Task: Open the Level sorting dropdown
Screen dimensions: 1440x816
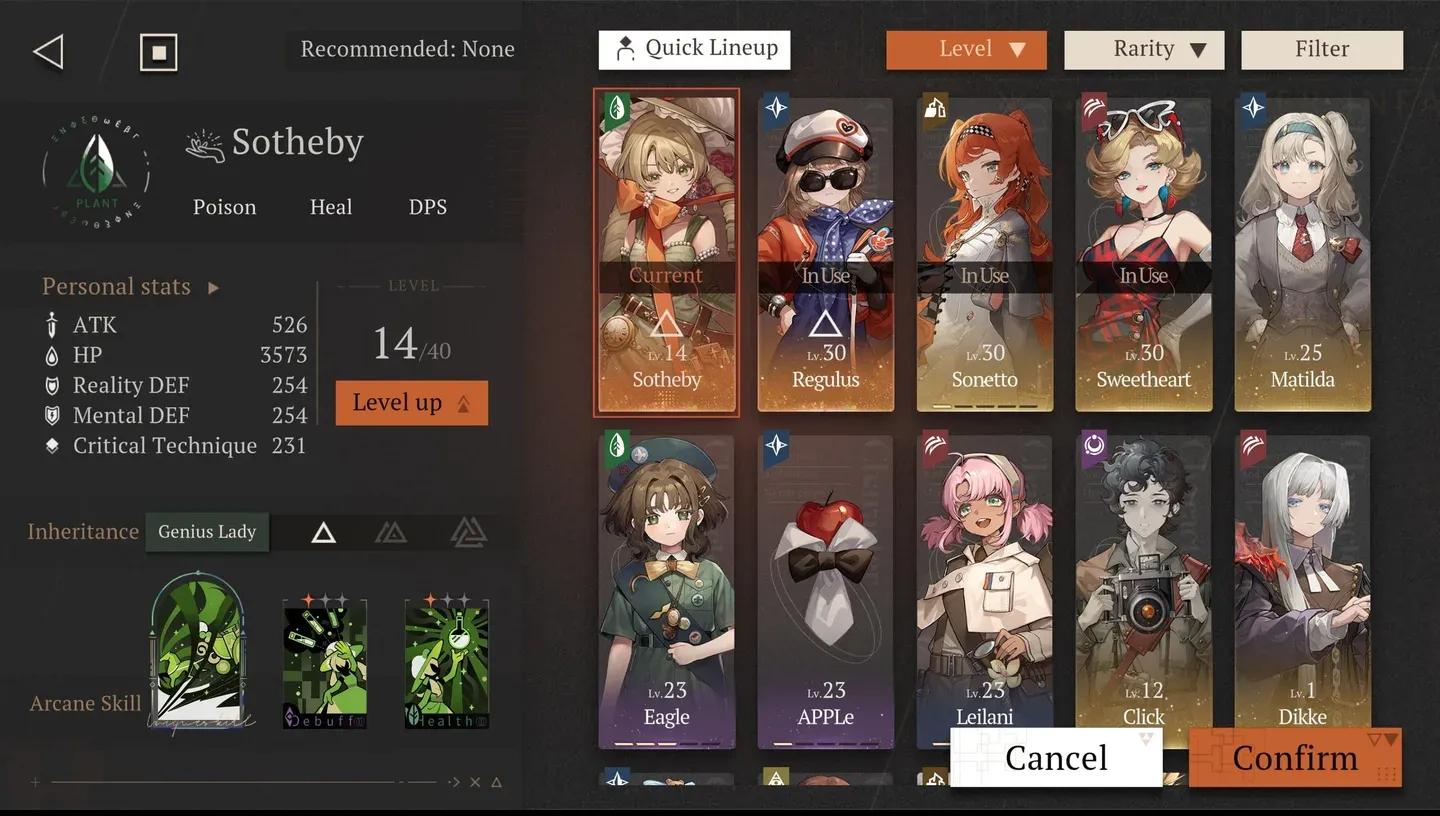Action: [966, 49]
